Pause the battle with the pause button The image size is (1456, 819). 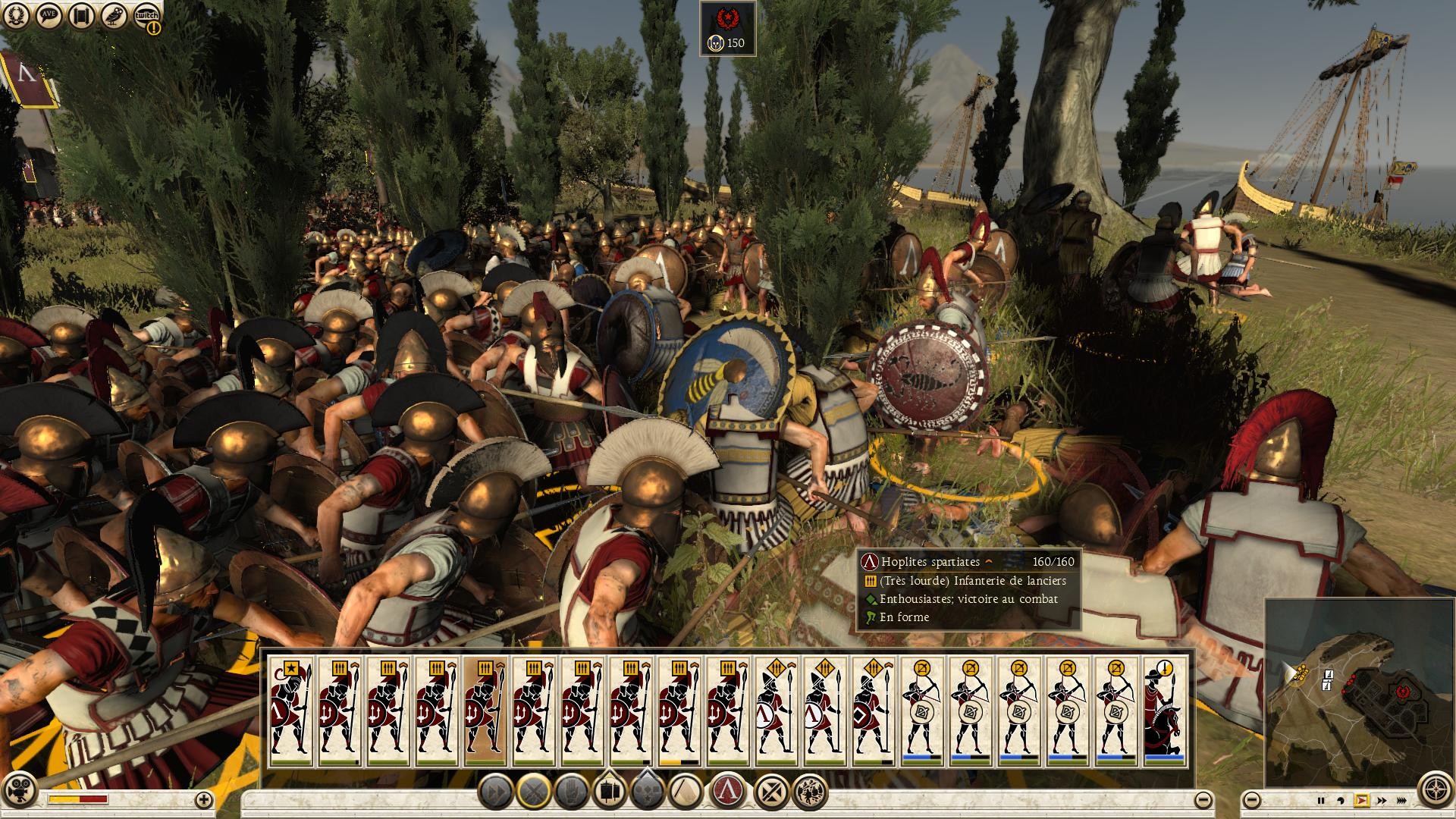tap(1321, 800)
